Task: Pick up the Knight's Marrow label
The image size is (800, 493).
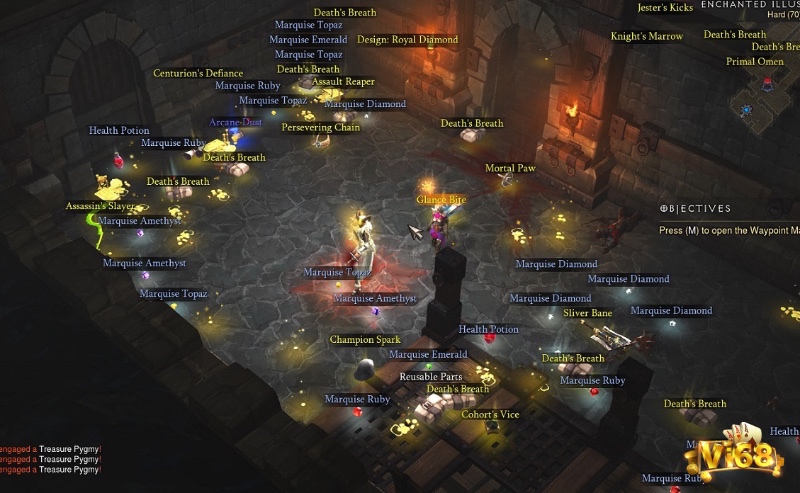Action: [646, 37]
